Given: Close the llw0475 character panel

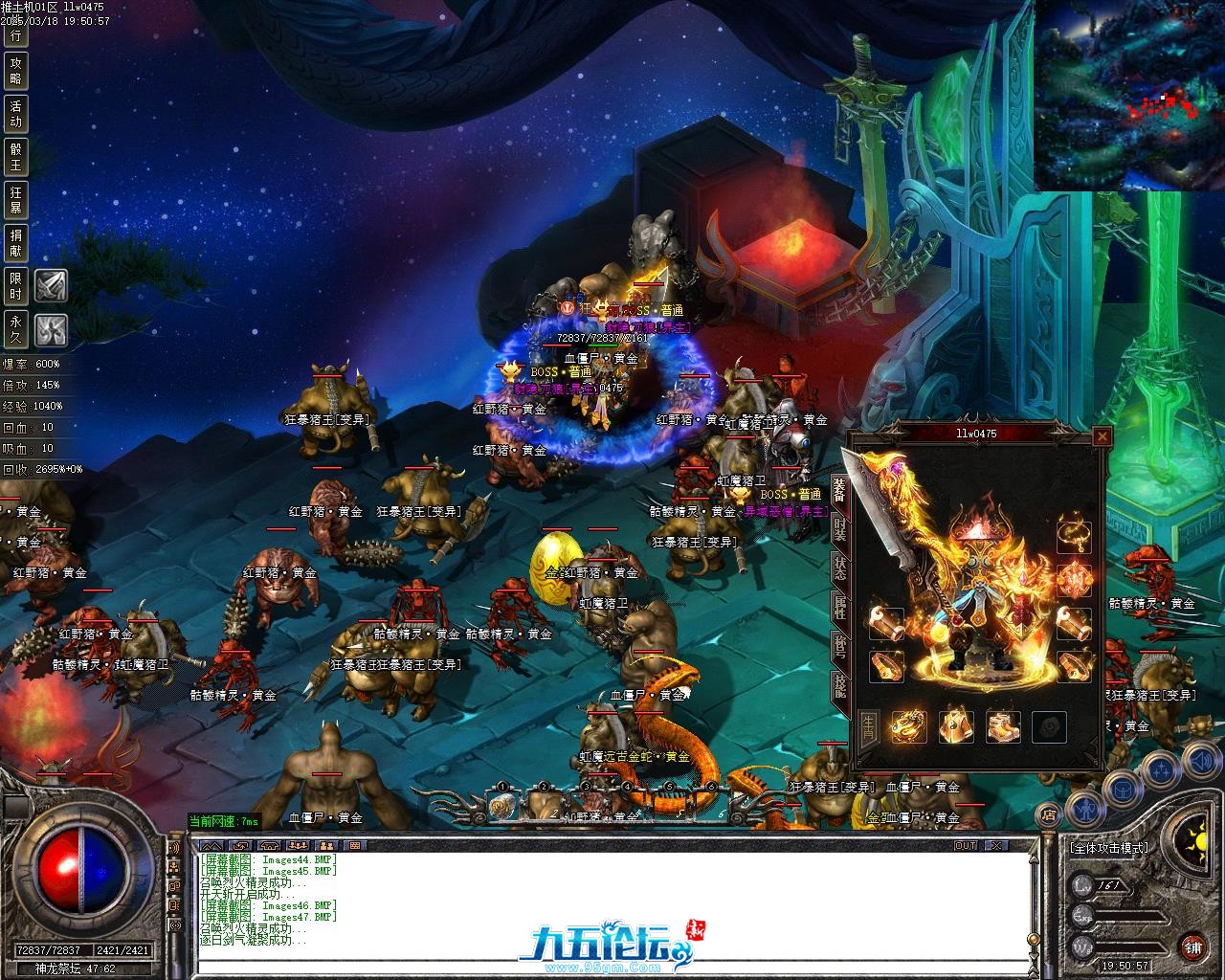Looking at the screenshot, I should click(1102, 437).
